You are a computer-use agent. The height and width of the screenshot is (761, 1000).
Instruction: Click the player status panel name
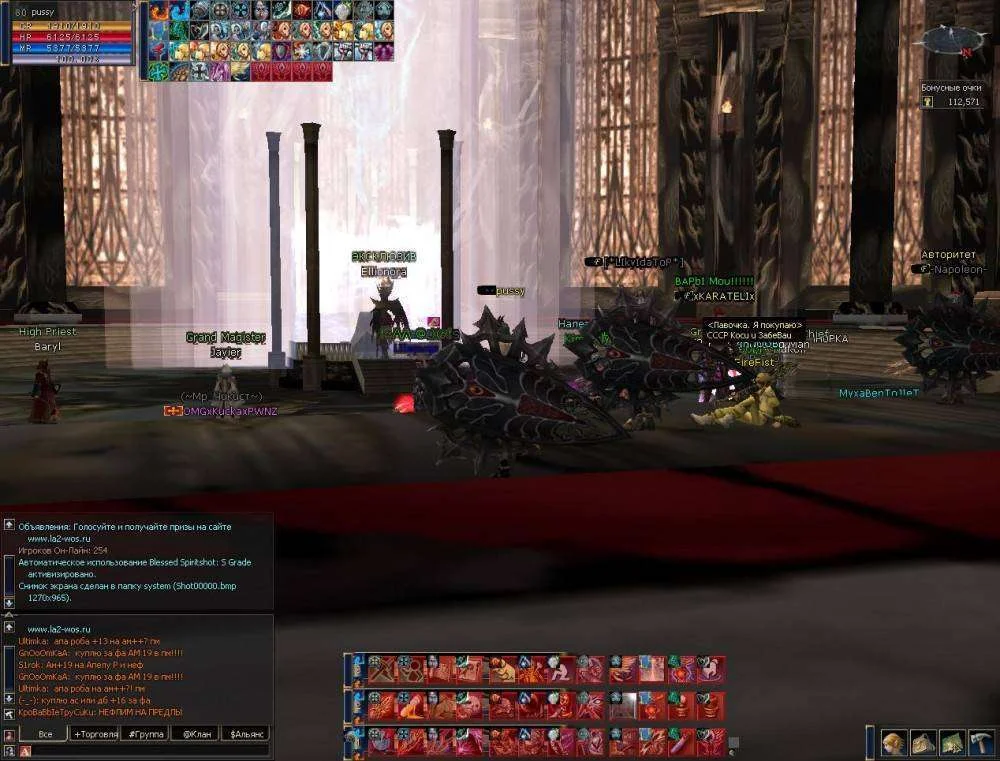tap(45, 11)
